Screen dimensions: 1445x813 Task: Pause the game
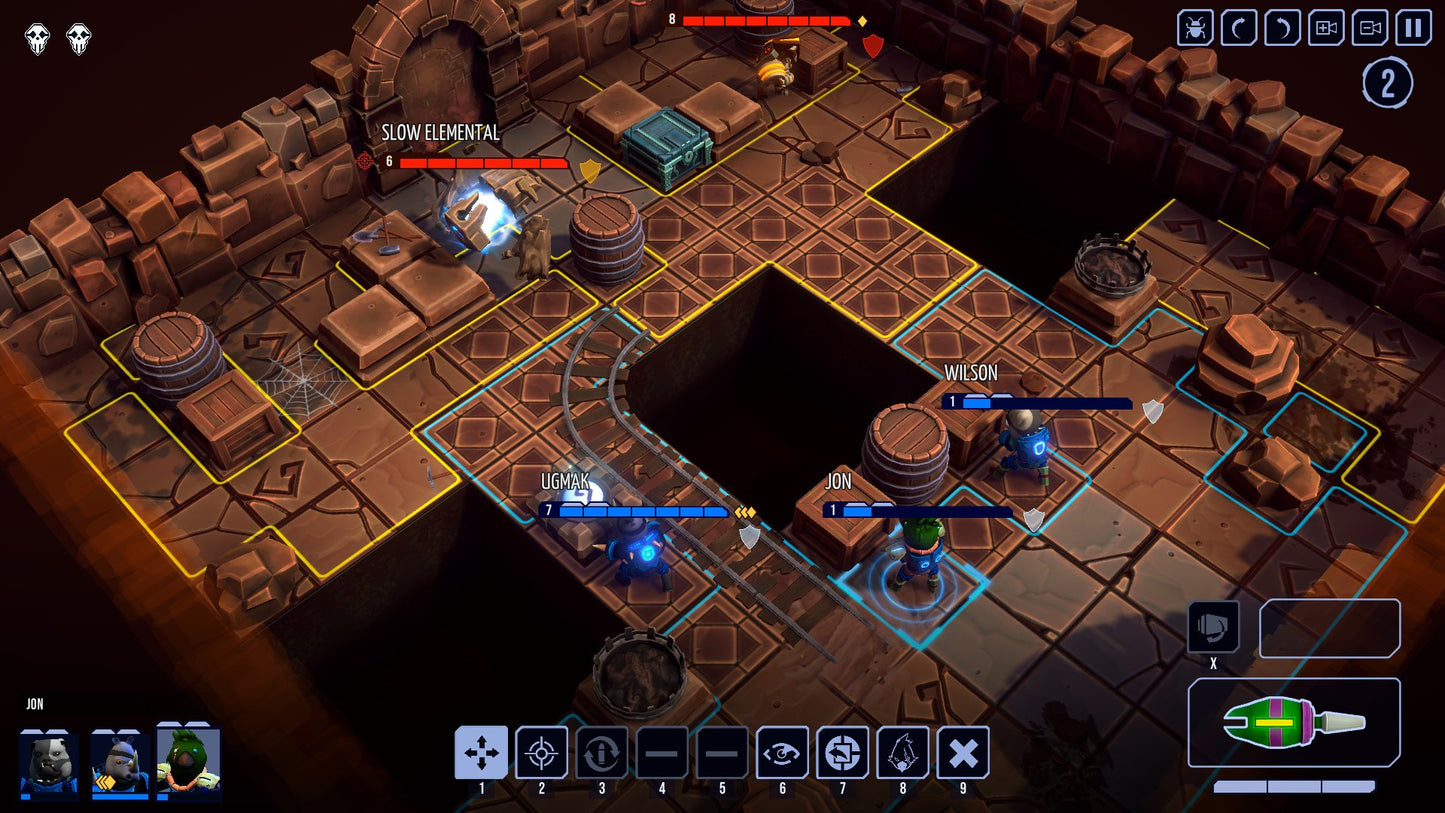1412,29
